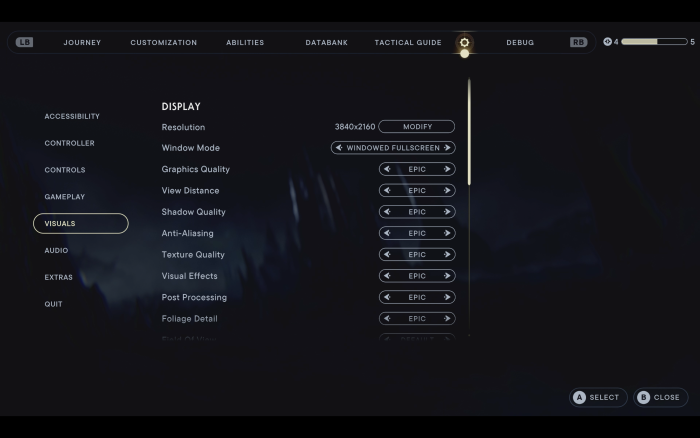Lower Graphics Quality with left arrow
Image resolution: width=700 pixels, height=438 pixels.
(387, 169)
